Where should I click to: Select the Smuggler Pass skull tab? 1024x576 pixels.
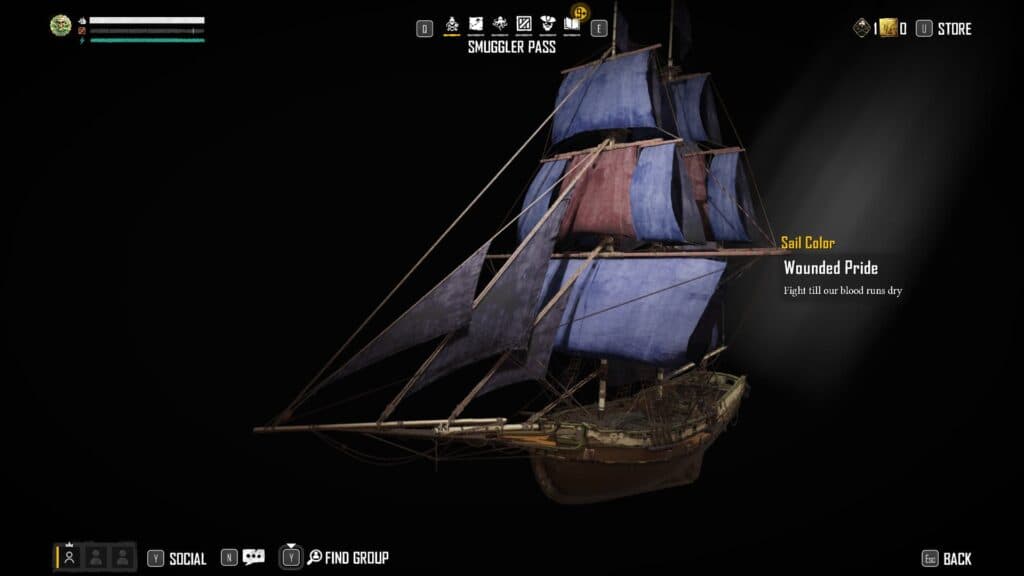click(x=452, y=24)
